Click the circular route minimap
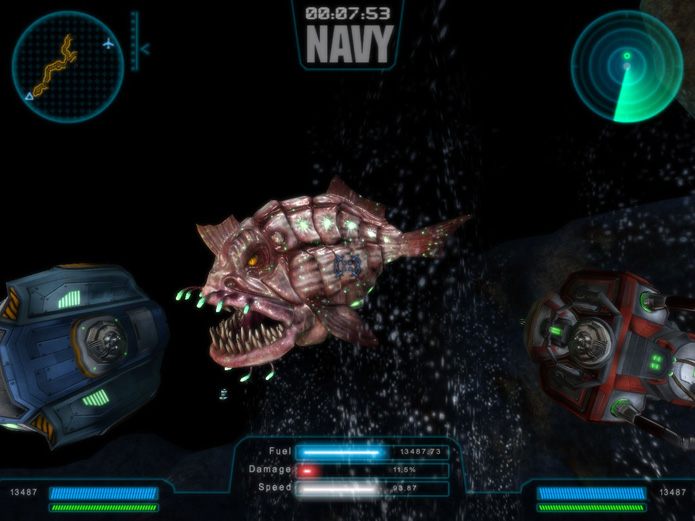695x521 pixels. [x=67, y=67]
